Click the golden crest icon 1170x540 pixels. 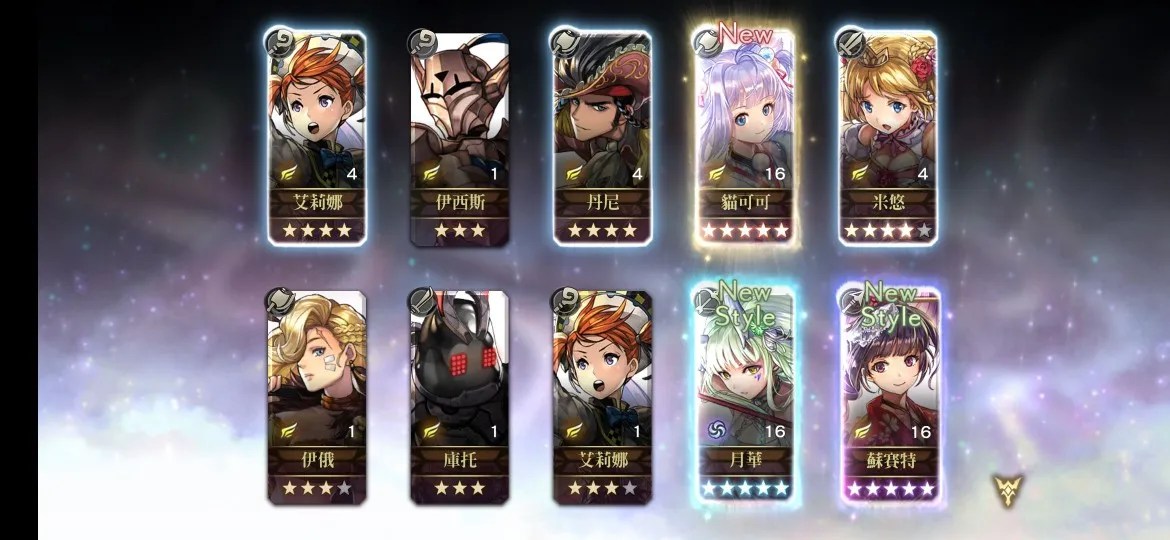click(1007, 489)
